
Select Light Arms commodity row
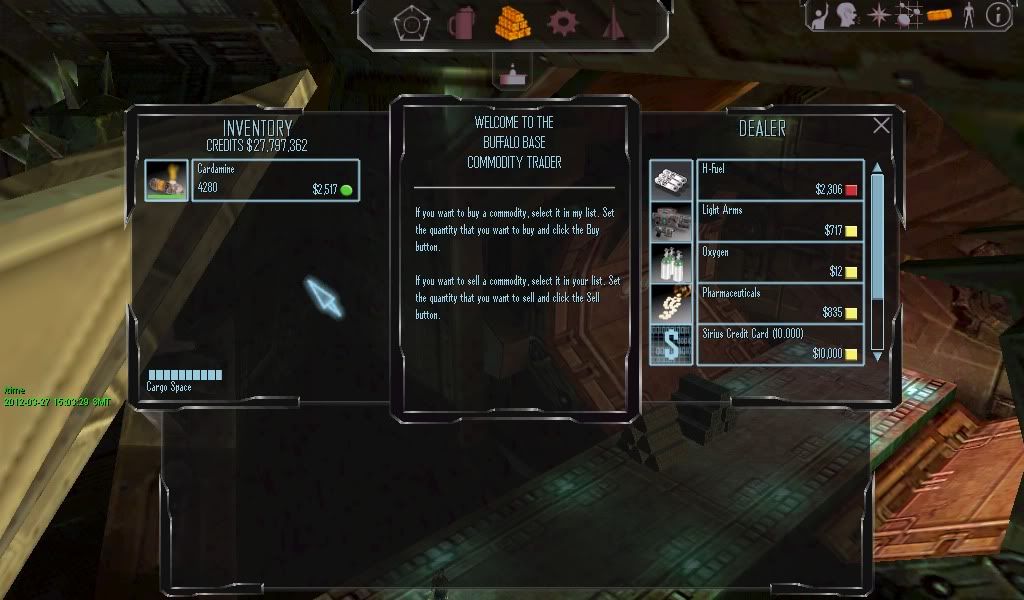coord(780,222)
